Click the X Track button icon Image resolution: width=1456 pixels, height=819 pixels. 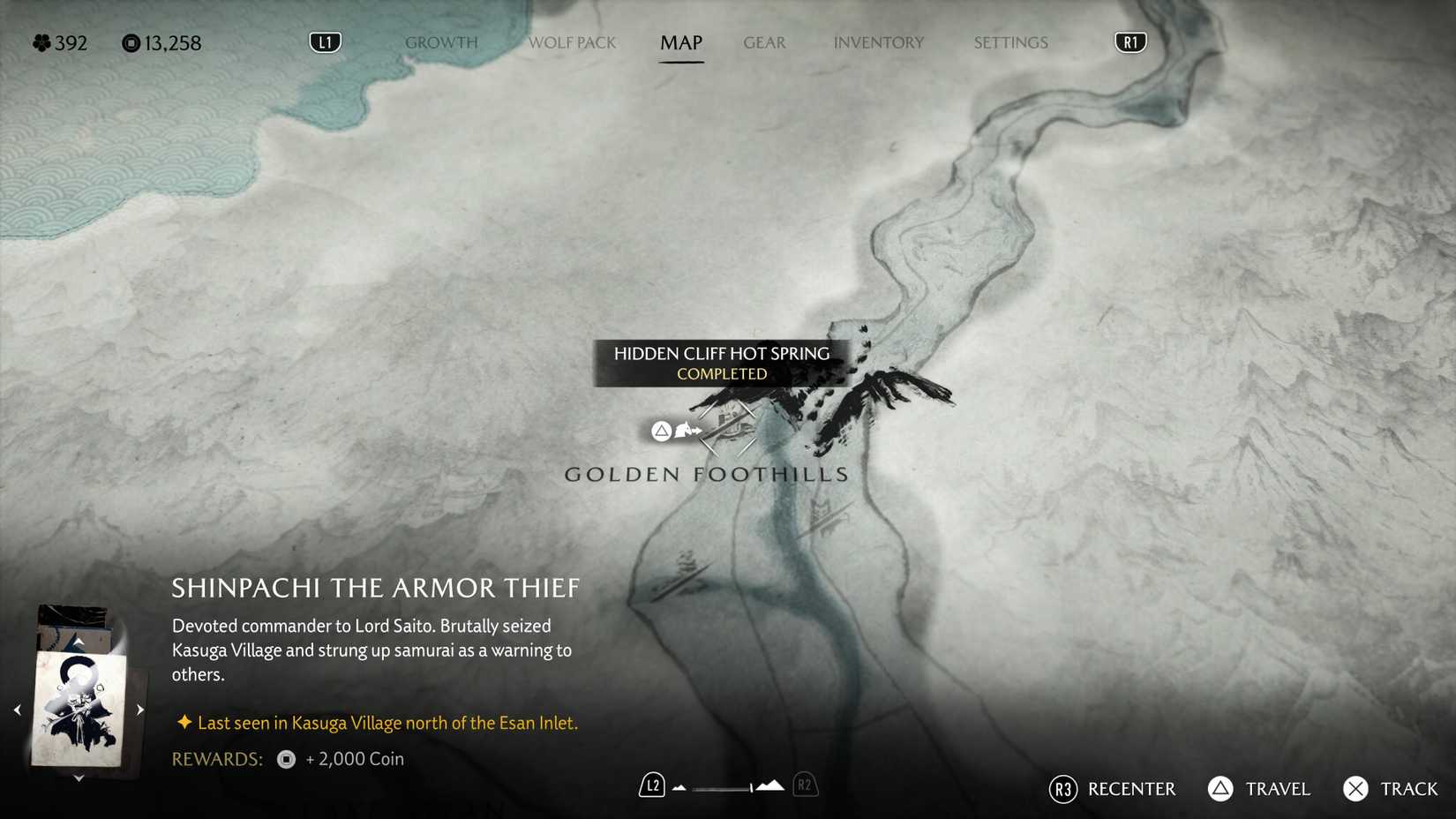(x=1355, y=789)
